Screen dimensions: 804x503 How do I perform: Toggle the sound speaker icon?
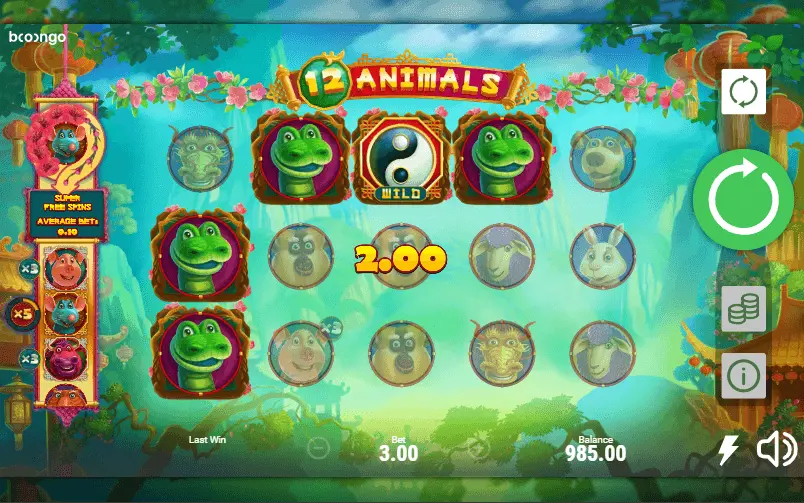click(776, 450)
